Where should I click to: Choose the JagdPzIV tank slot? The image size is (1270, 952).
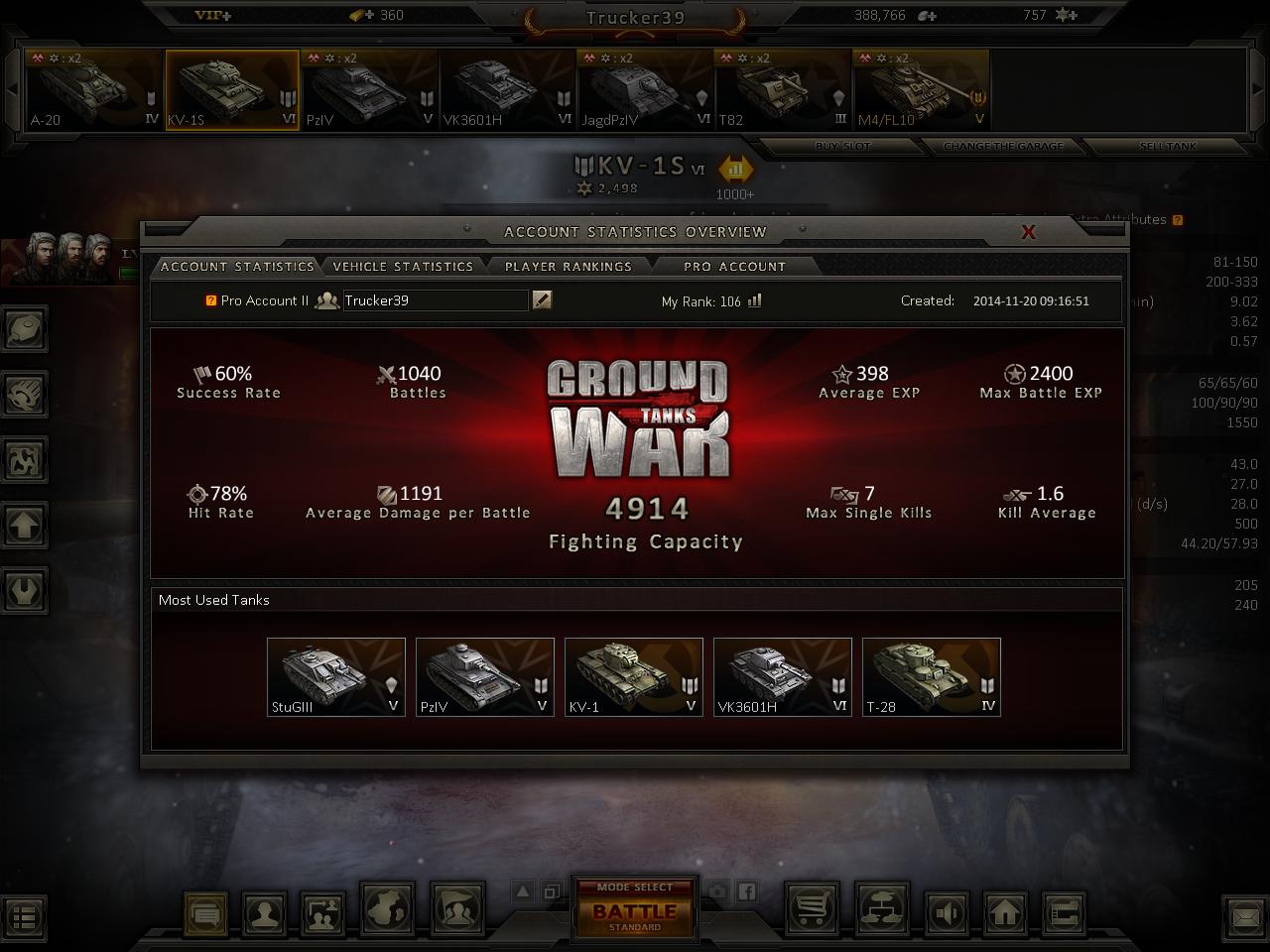point(645,90)
